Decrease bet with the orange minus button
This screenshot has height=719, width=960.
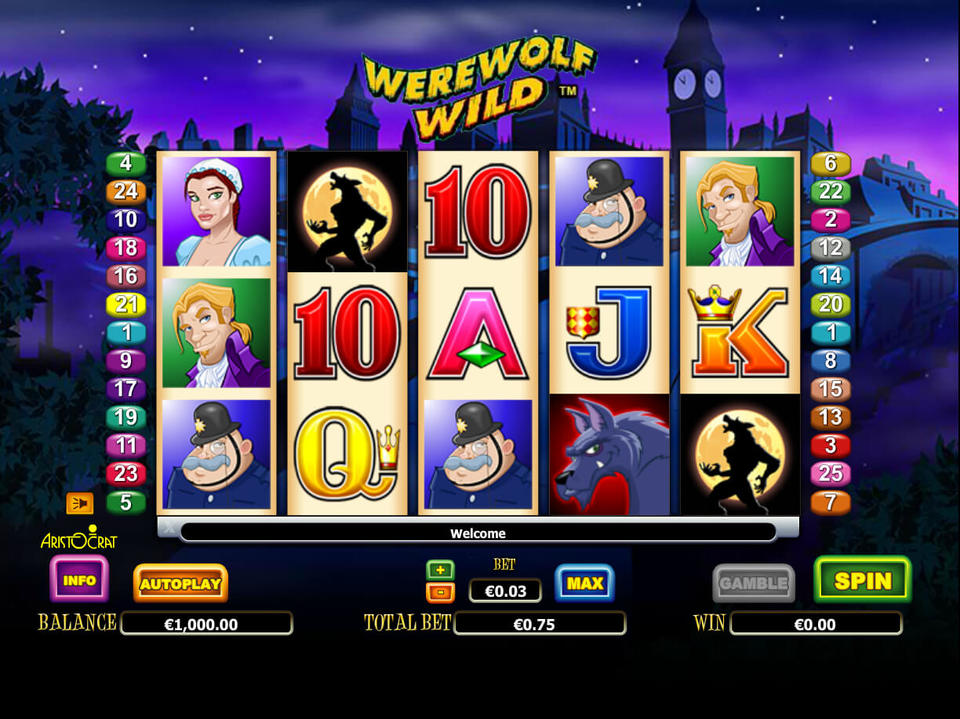[440, 592]
